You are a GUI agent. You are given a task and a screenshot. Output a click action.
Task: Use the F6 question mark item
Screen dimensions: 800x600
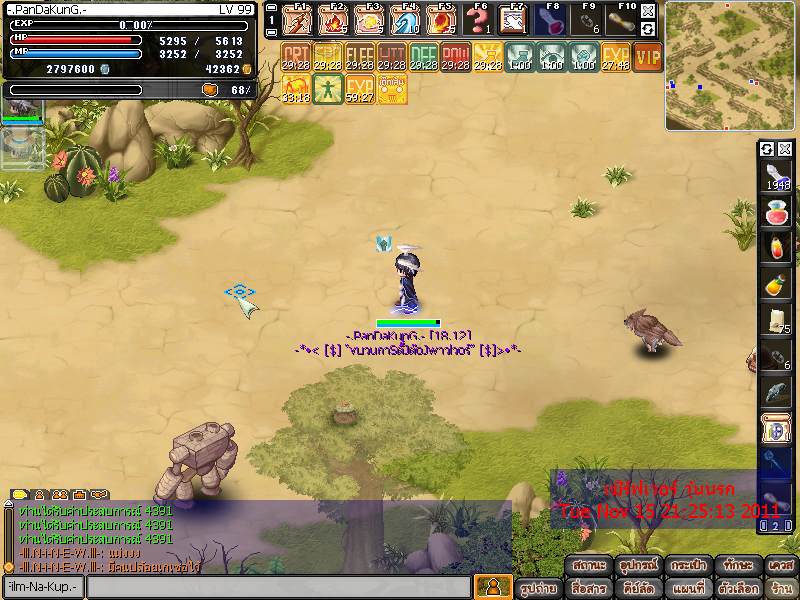click(477, 20)
